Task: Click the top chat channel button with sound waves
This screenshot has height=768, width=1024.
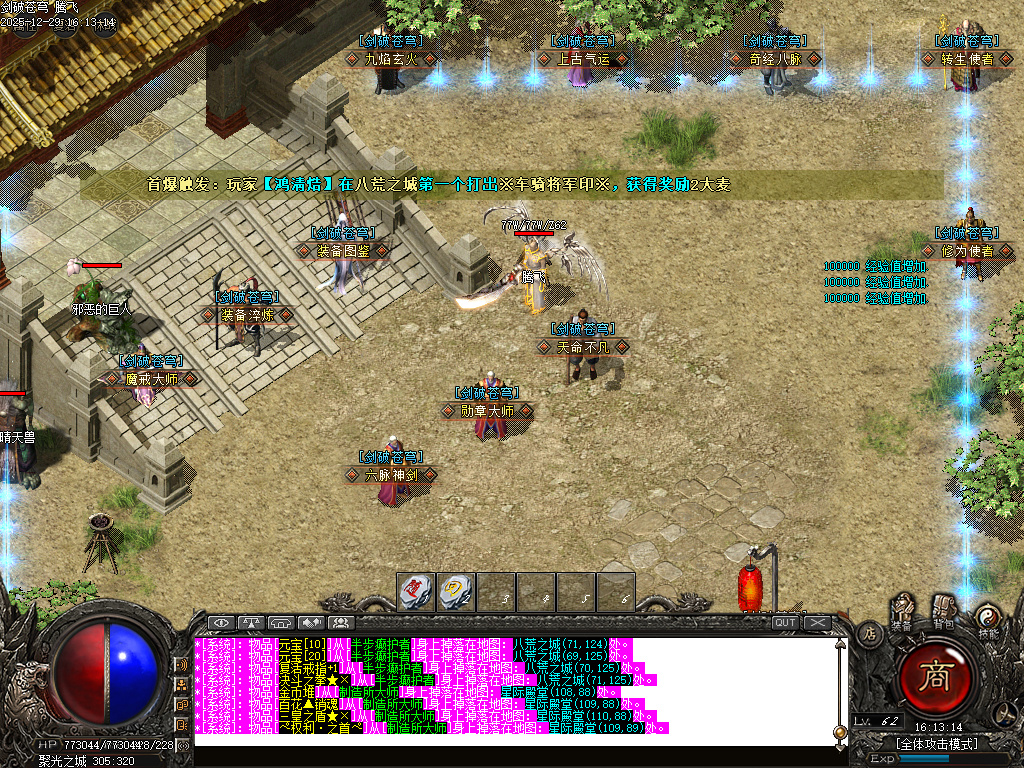Action: click(x=183, y=663)
